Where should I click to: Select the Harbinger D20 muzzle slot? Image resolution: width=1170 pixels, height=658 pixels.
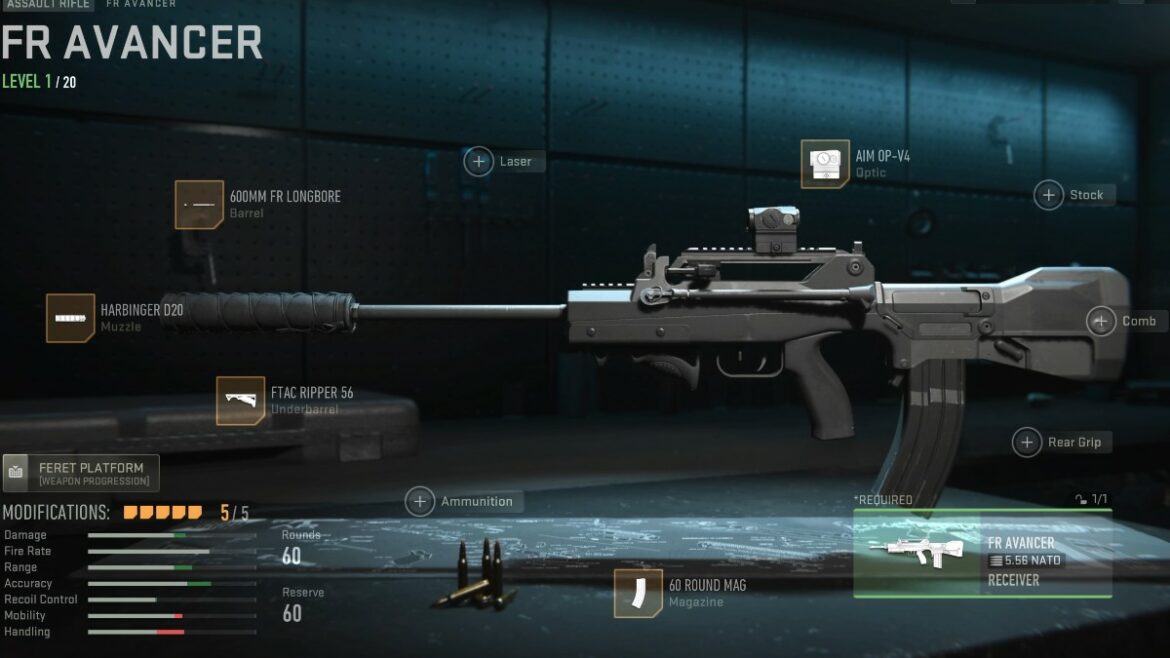[x=71, y=318]
